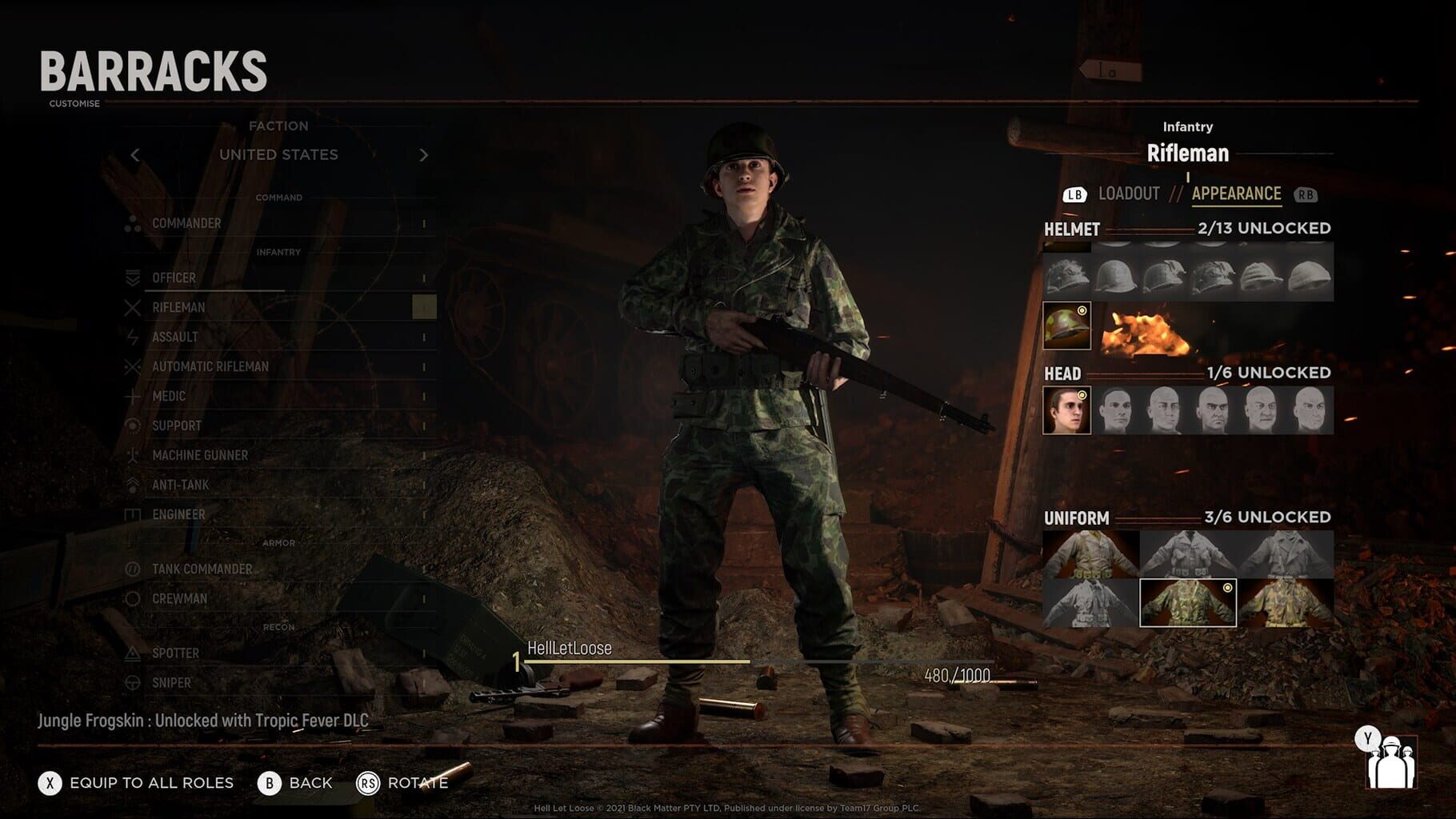This screenshot has height=819, width=1456.
Task: Click the left arrow beside United States
Action: tap(136, 155)
